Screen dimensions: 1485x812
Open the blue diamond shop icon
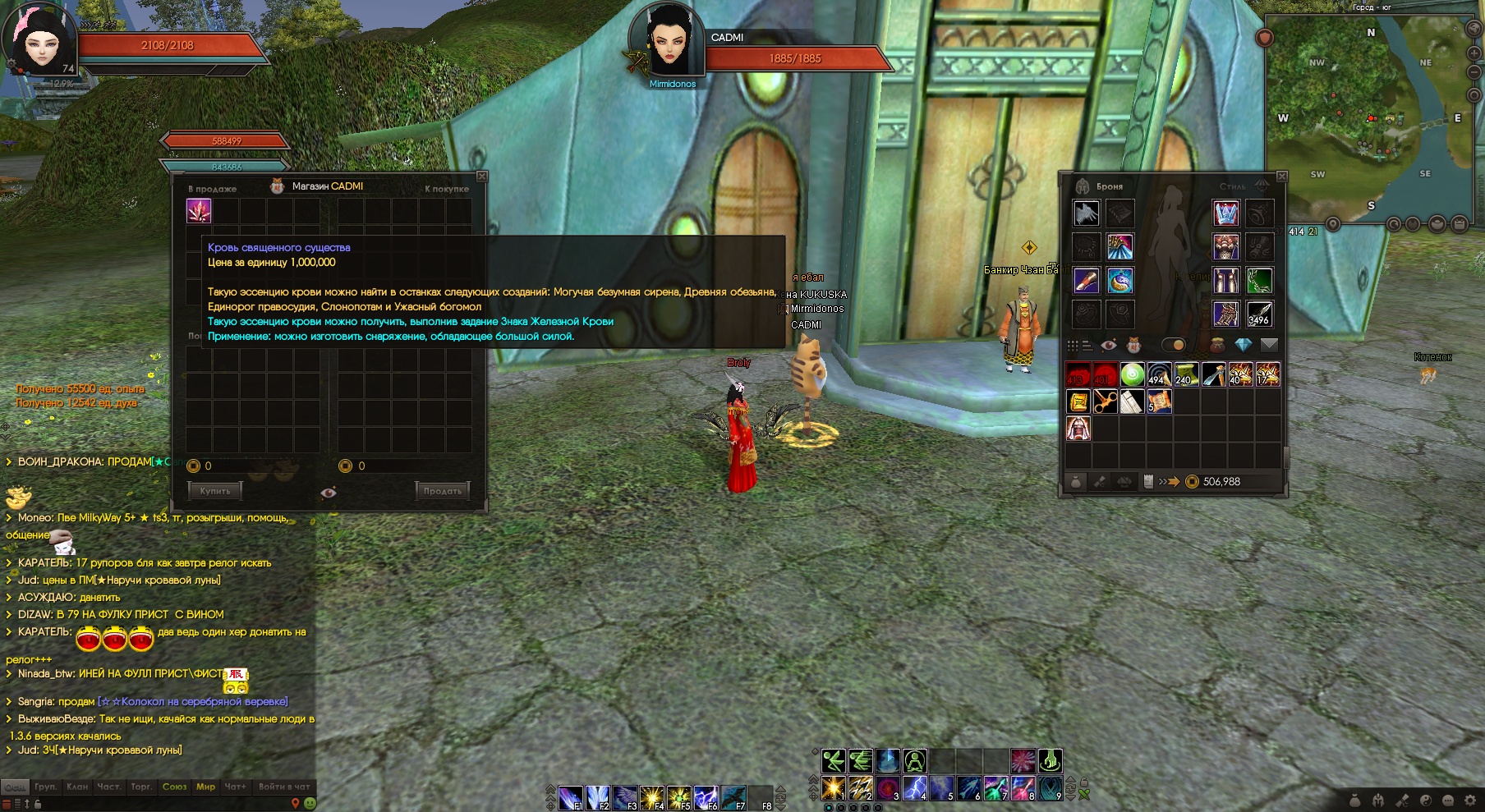point(1243,345)
